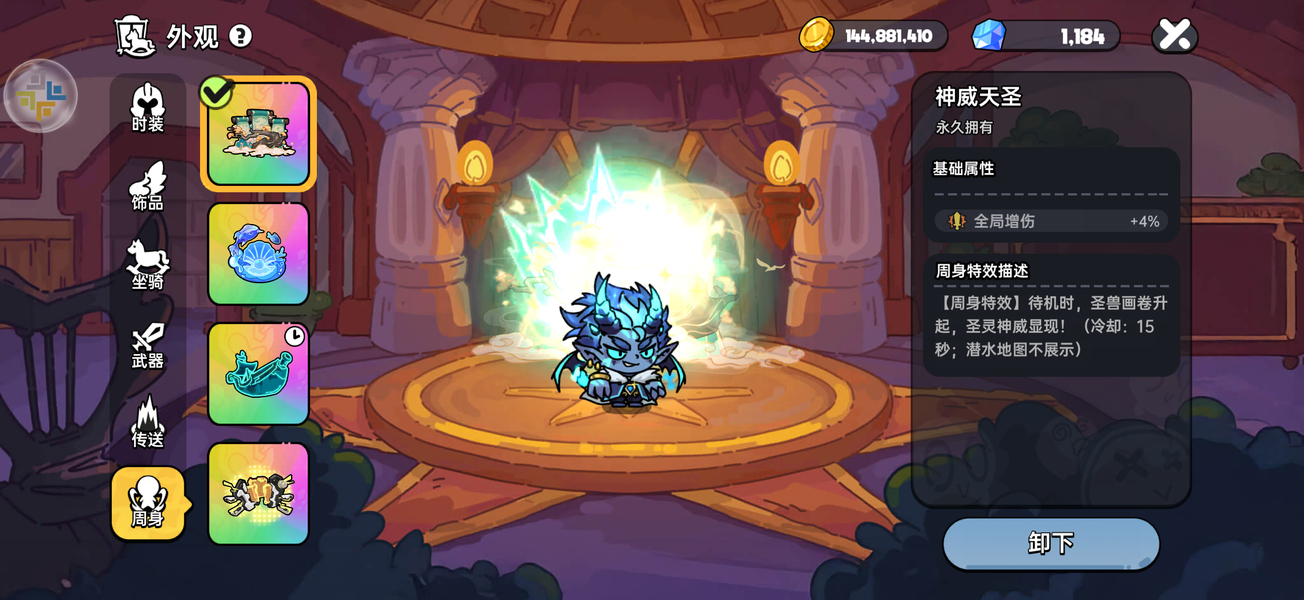
Task: Switch to the 传送 teleport tab
Action: (x=148, y=423)
